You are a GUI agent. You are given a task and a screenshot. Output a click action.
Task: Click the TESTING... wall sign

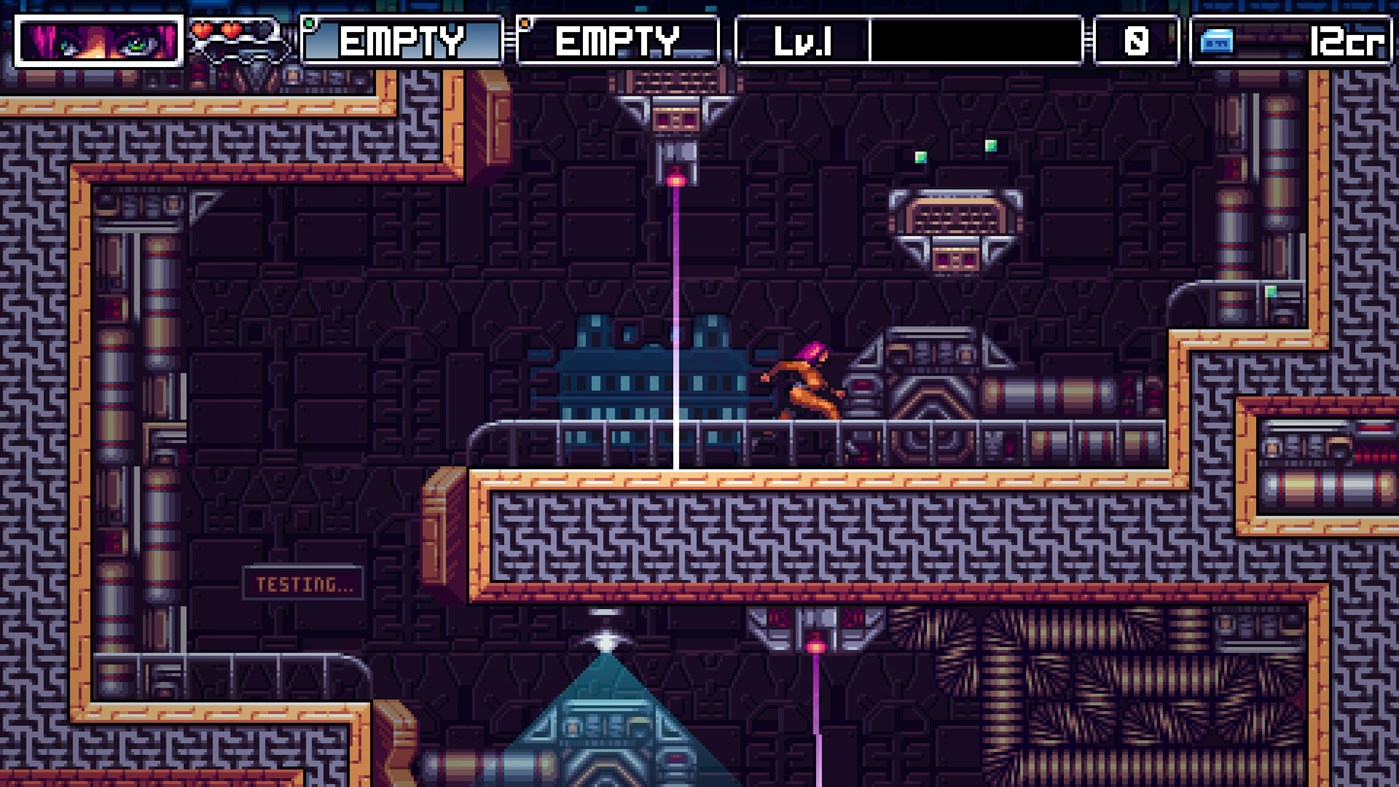(301, 584)
